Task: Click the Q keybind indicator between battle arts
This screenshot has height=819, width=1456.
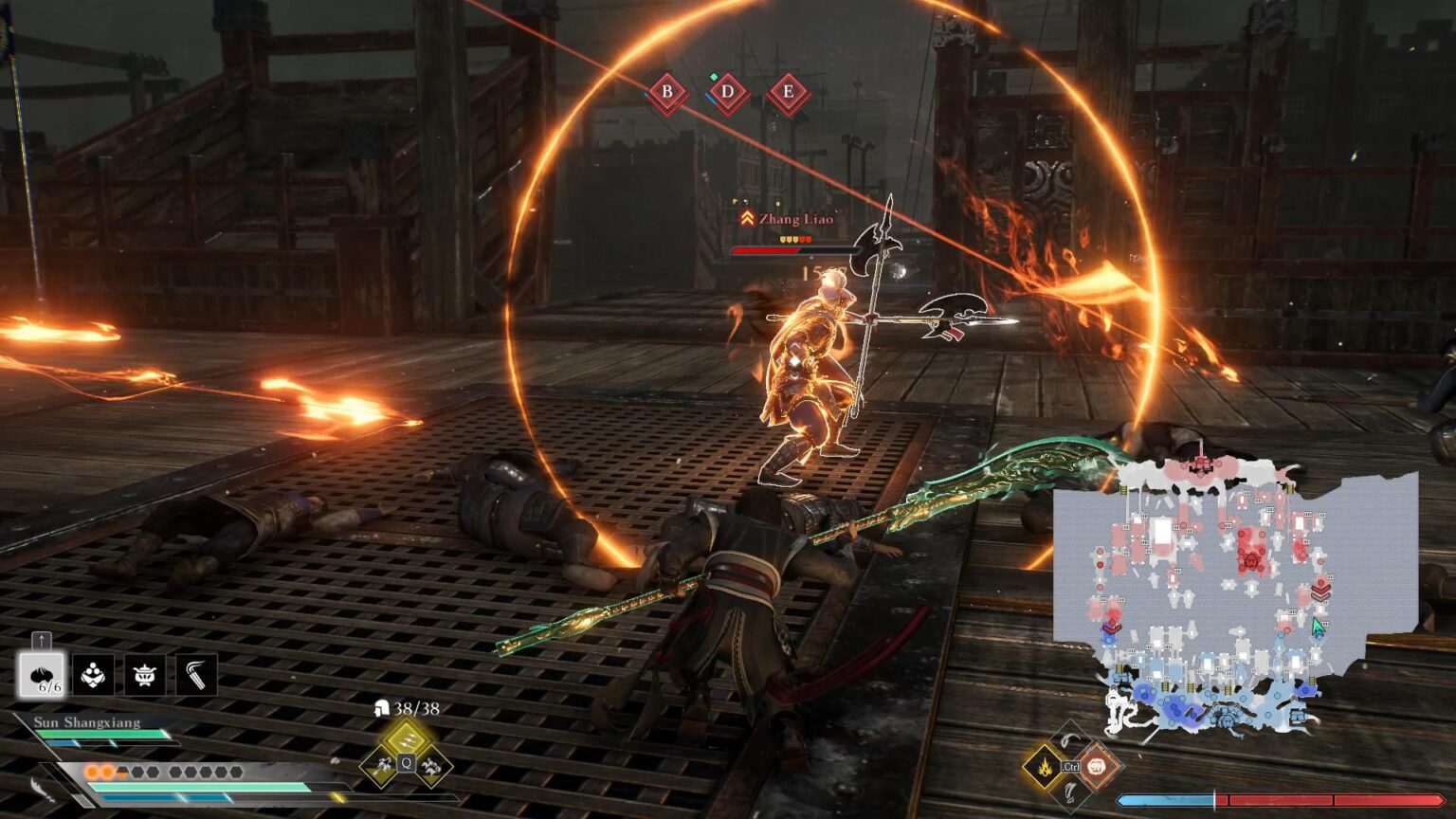Action: [x=406, y=763]
